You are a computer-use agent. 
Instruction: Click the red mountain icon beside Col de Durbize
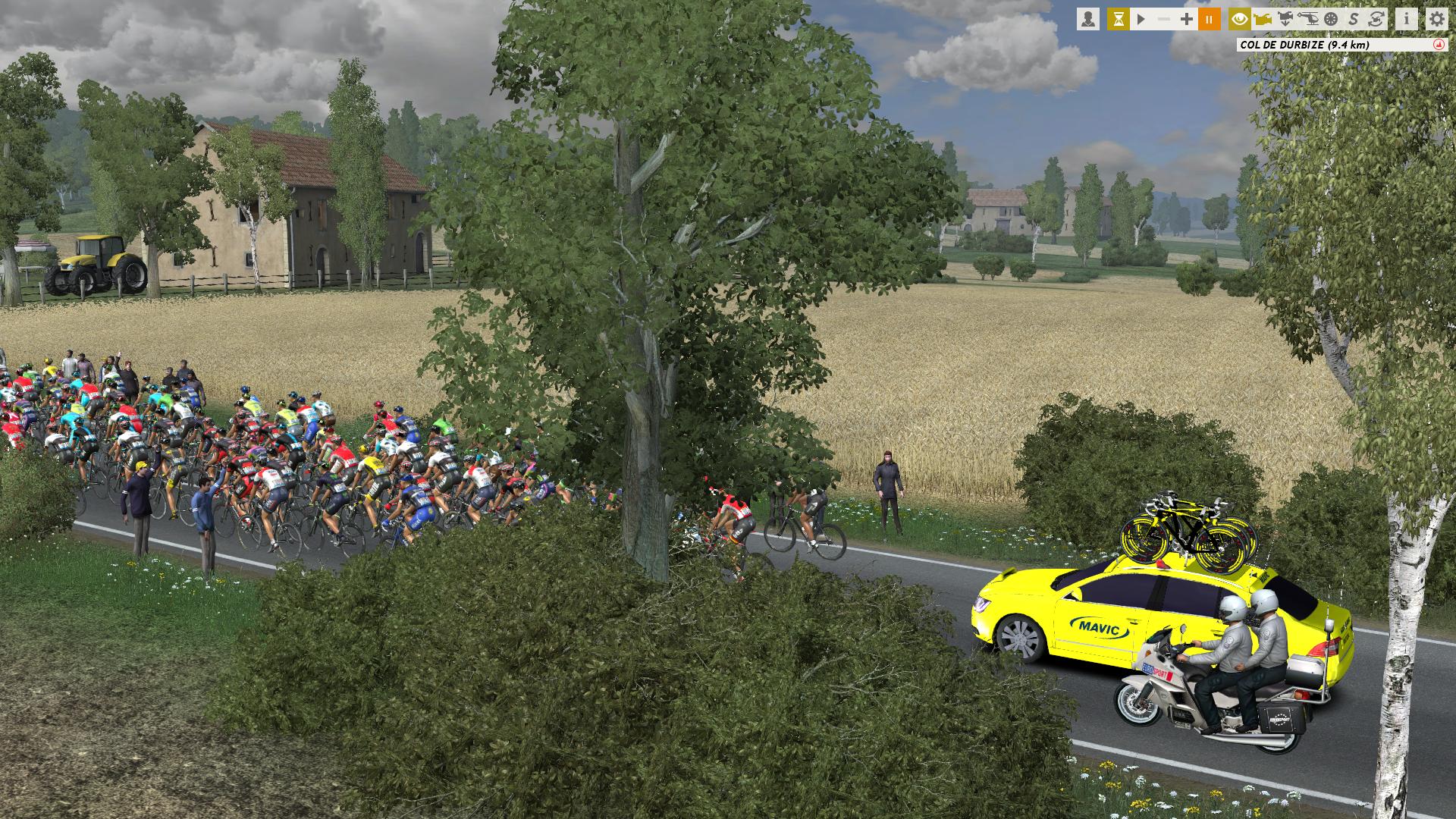[1436, 45]
